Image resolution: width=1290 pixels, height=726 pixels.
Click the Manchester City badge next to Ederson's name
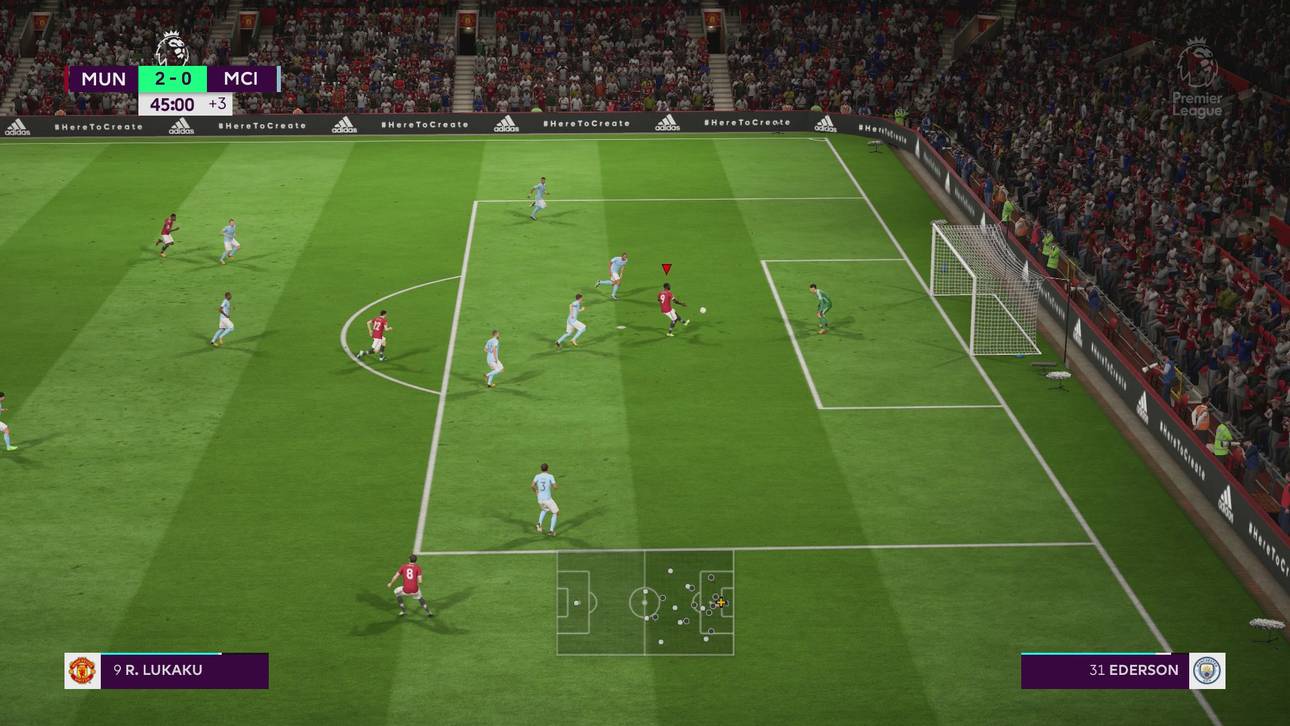(x=1206, y=670)
